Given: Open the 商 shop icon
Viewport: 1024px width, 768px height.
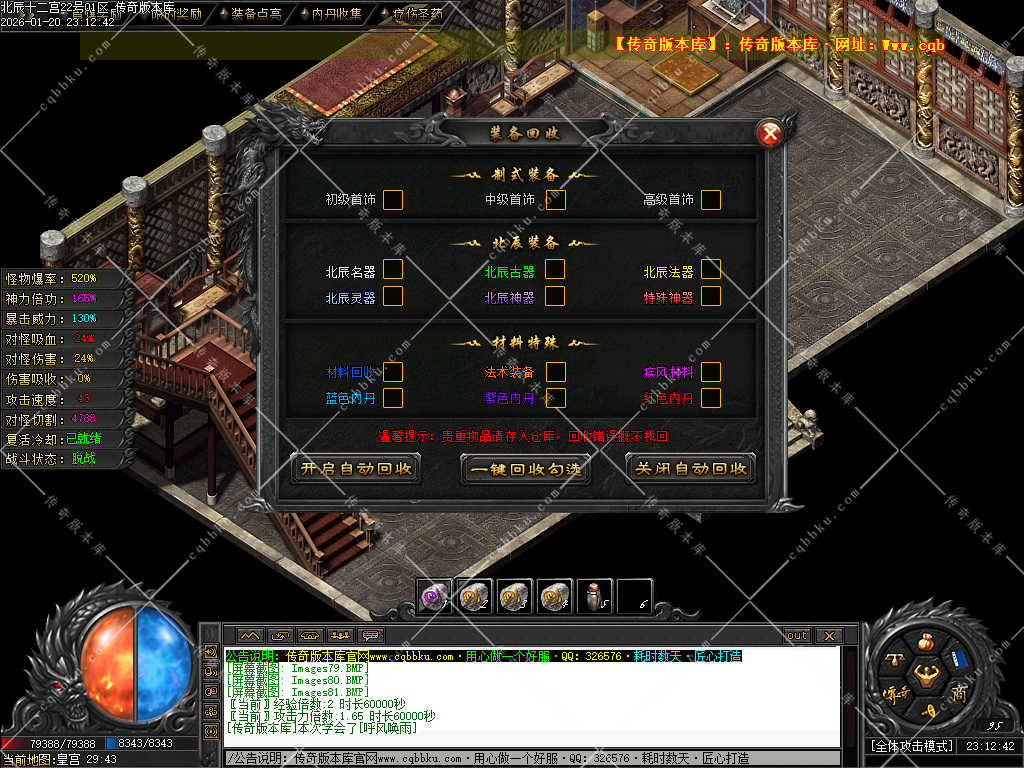Looking at the screenshot, I should [959, 693].
